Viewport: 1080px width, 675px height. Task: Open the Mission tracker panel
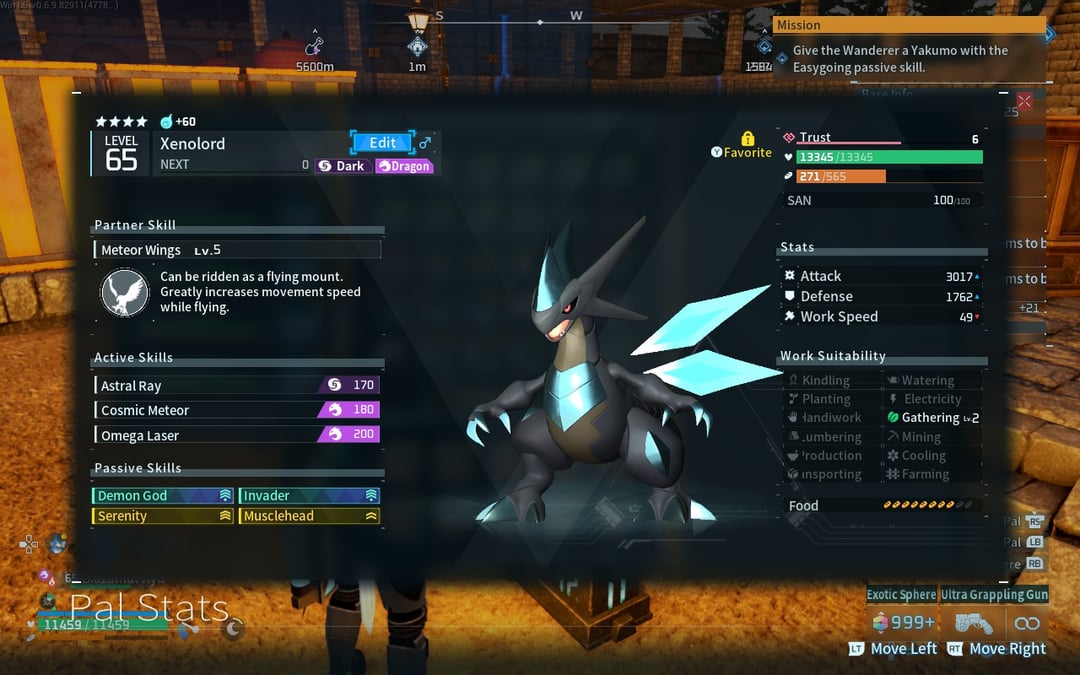(909, 25)
